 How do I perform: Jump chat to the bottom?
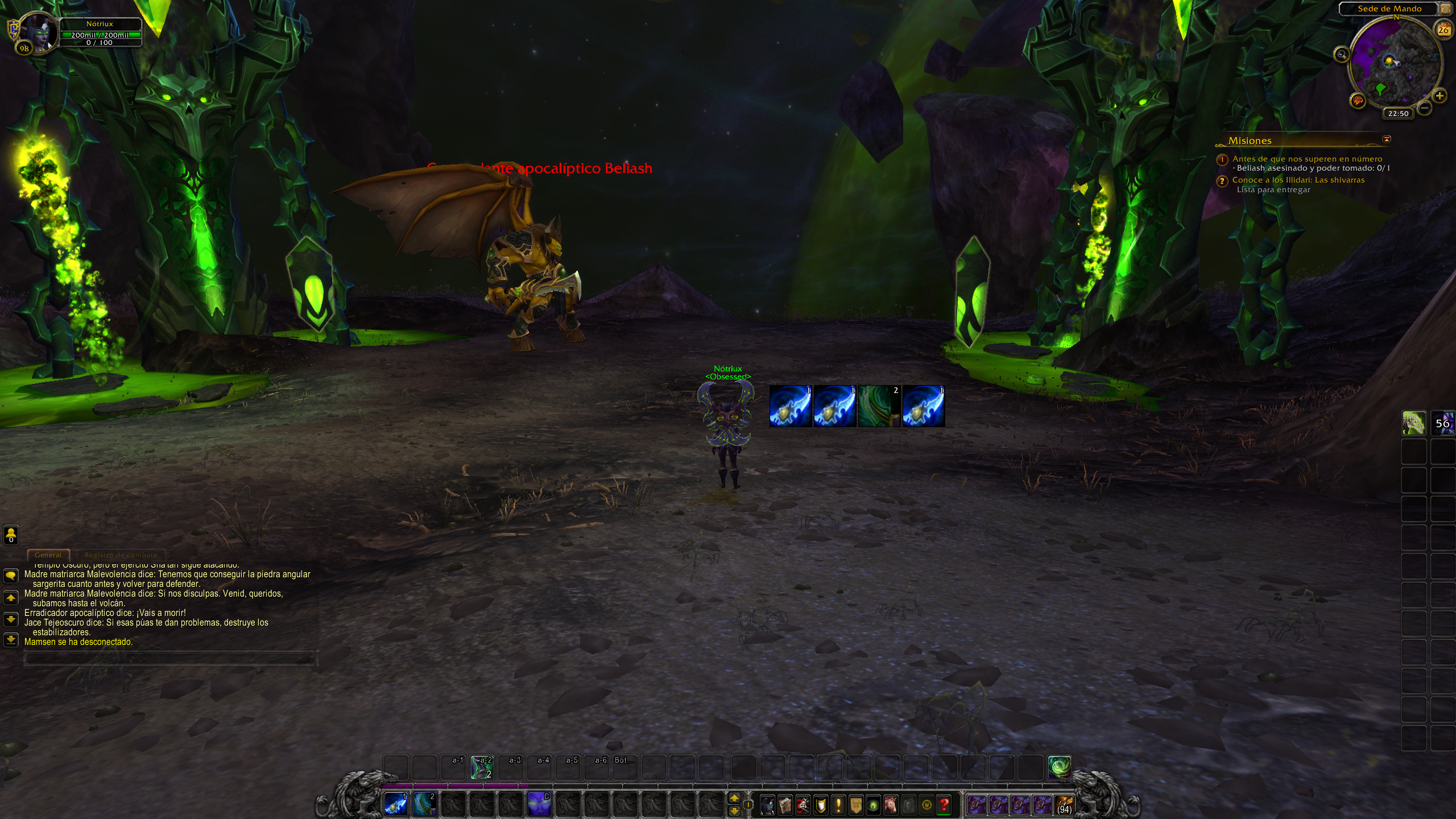(11, 640)
